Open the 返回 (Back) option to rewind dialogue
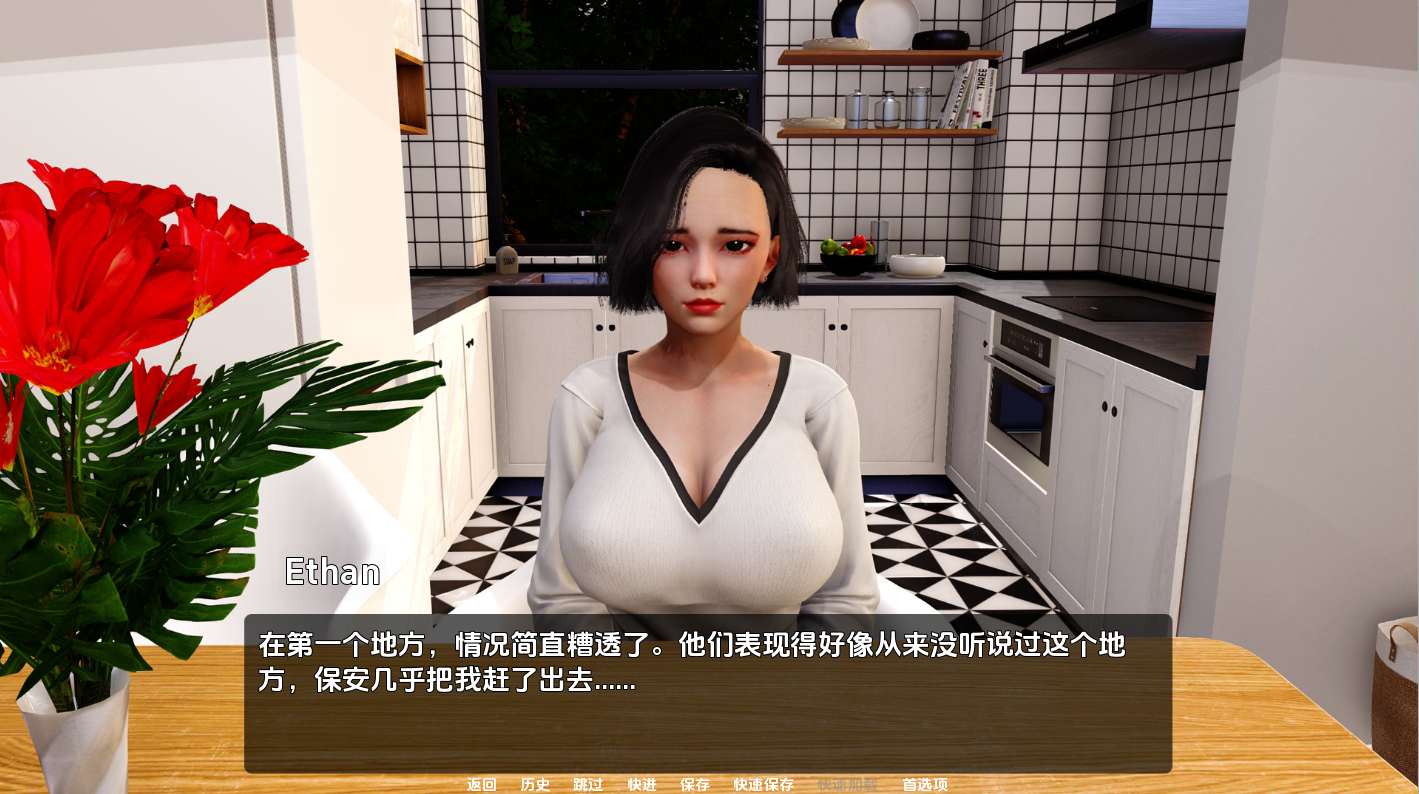Viewport: 1419px width, 794px height. click(x=480, y=785)
